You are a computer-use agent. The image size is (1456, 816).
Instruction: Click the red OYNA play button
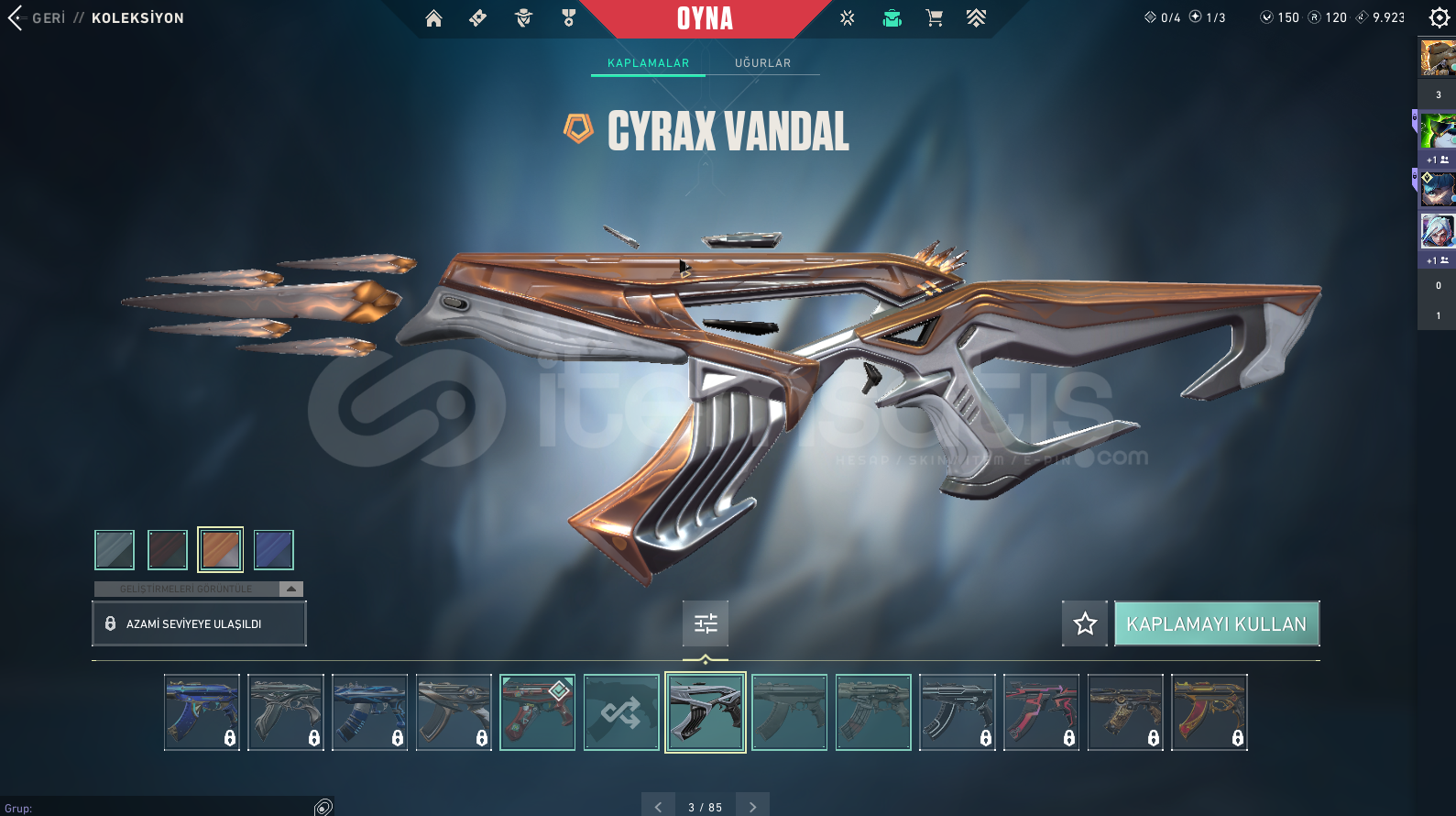(705, 18)
